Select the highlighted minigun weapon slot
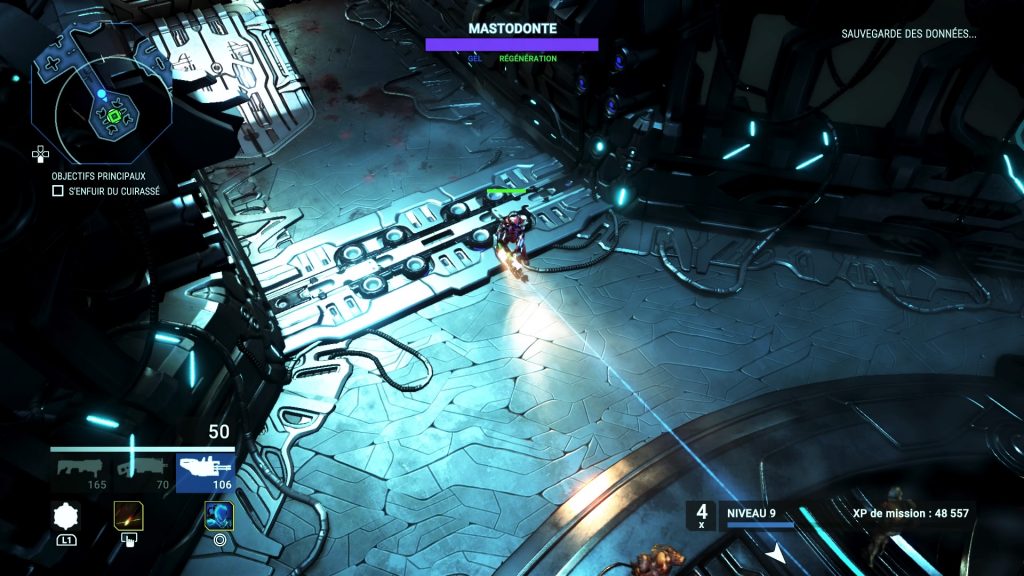Viewport: 1024px width, 576px height. tap(205, 472)
